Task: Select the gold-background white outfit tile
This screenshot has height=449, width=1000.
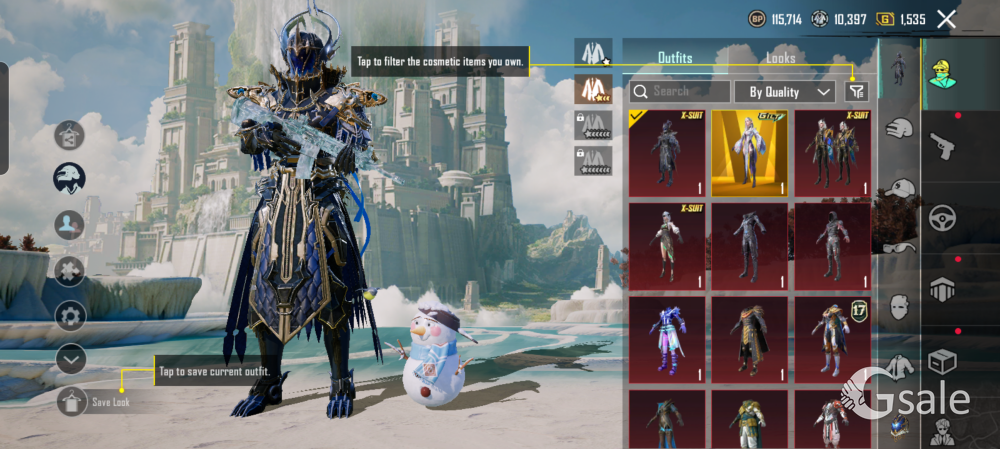Action: [x=750, y=153]
